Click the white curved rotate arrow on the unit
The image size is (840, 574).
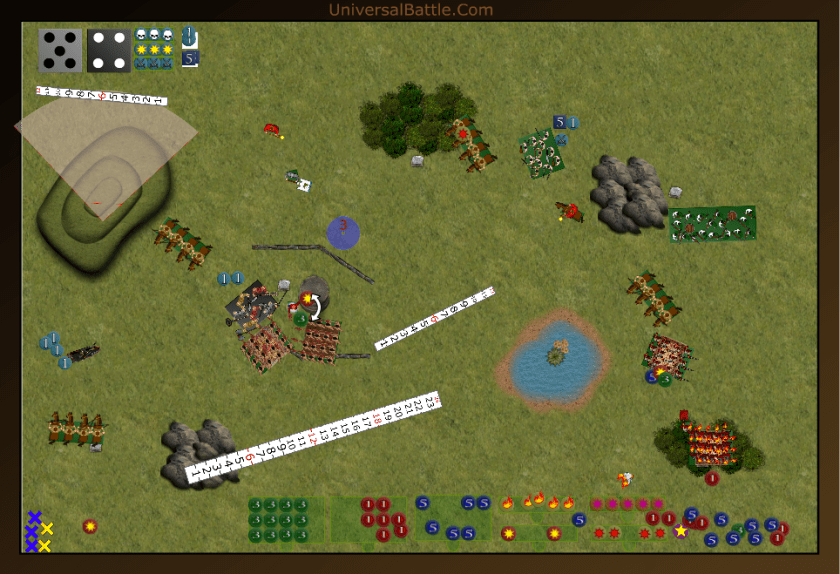click(x=316, y=306)
